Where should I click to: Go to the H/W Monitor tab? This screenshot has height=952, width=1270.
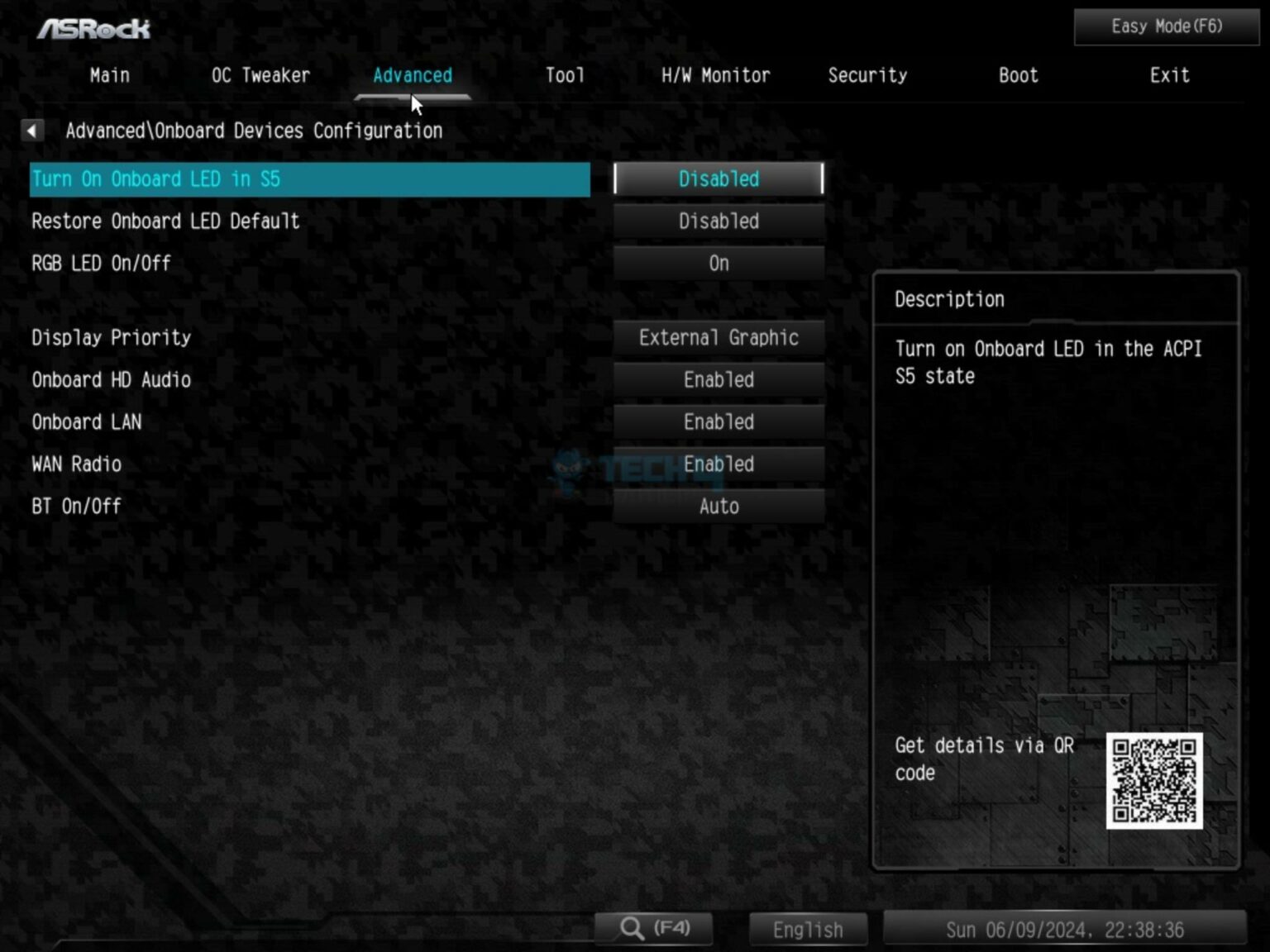pyautogui.click(x=715, y=76)
